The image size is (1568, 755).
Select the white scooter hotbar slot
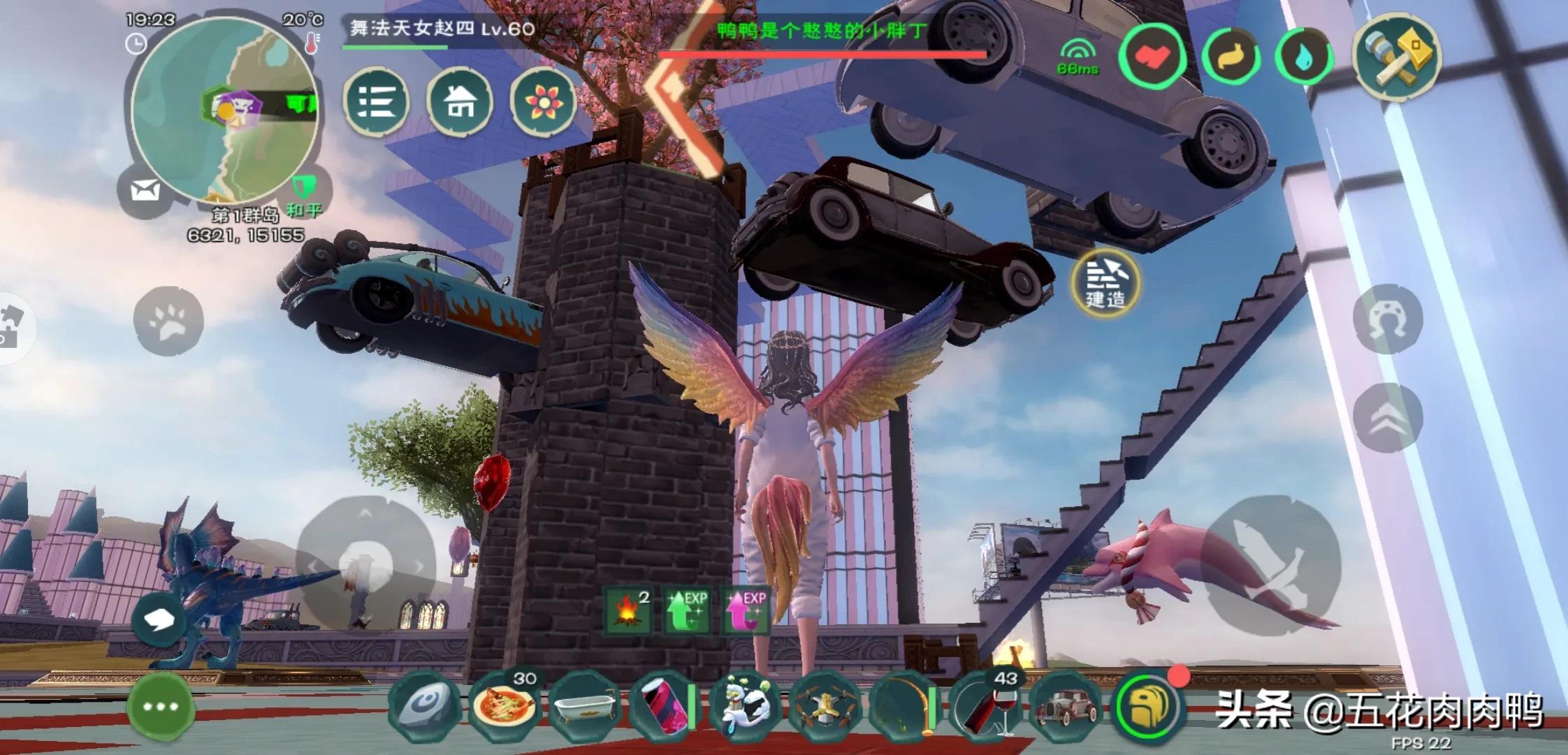pos(743,706)
